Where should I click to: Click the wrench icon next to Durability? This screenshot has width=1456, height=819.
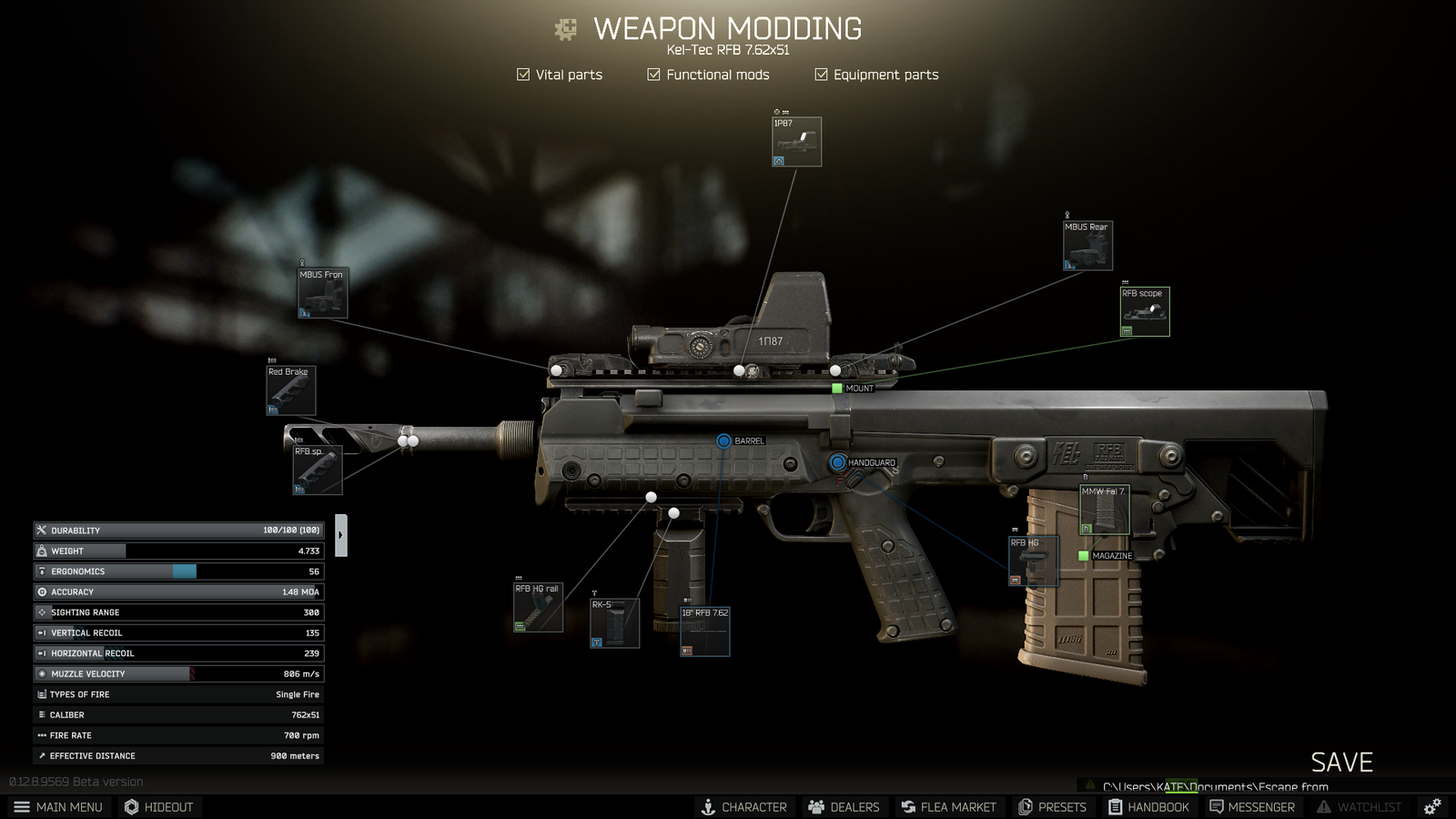coord(41,530)
